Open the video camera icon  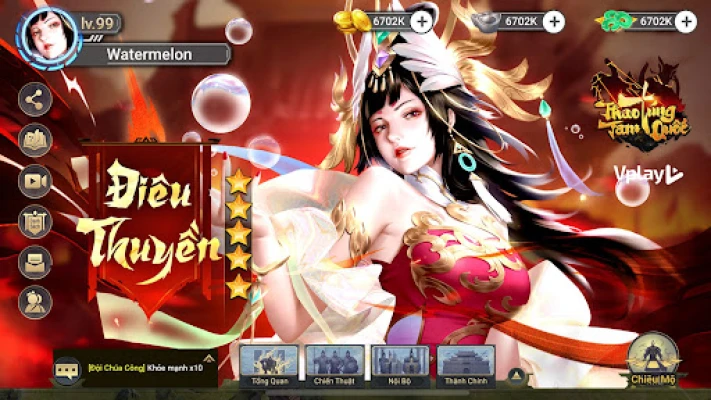pos(36,180)
